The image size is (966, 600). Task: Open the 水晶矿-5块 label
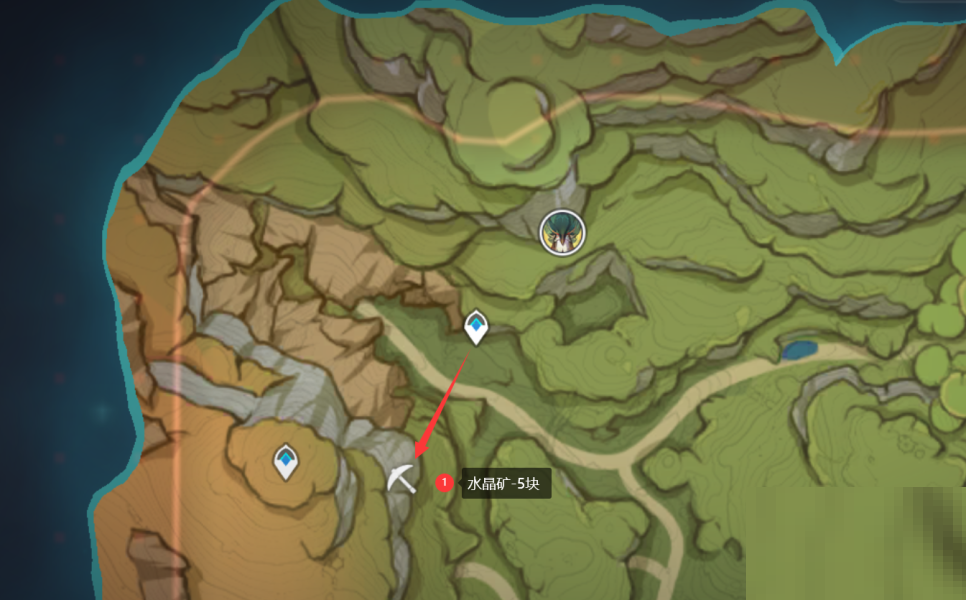506,484
